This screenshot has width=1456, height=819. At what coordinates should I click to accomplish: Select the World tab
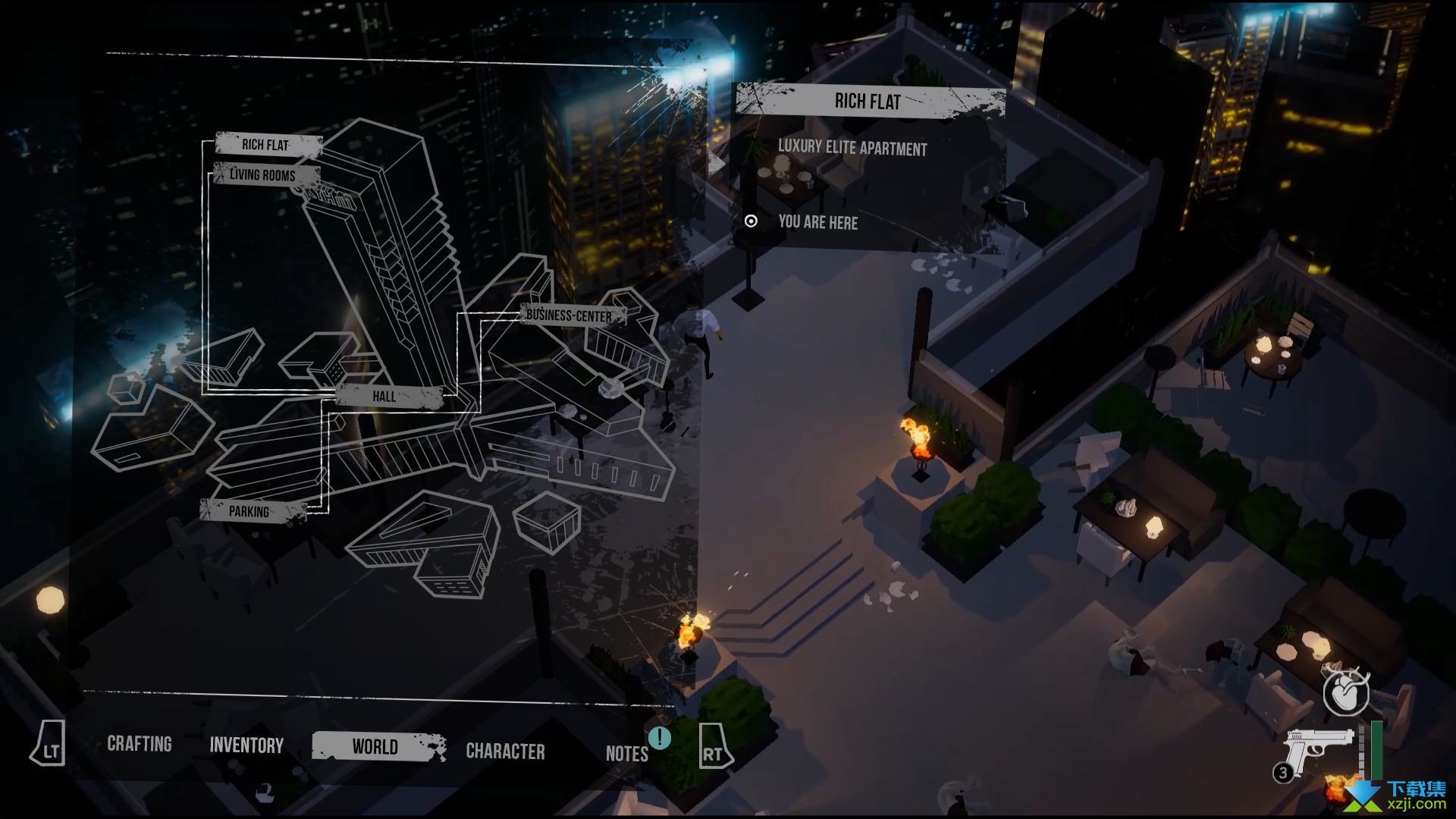click(375, 747)
